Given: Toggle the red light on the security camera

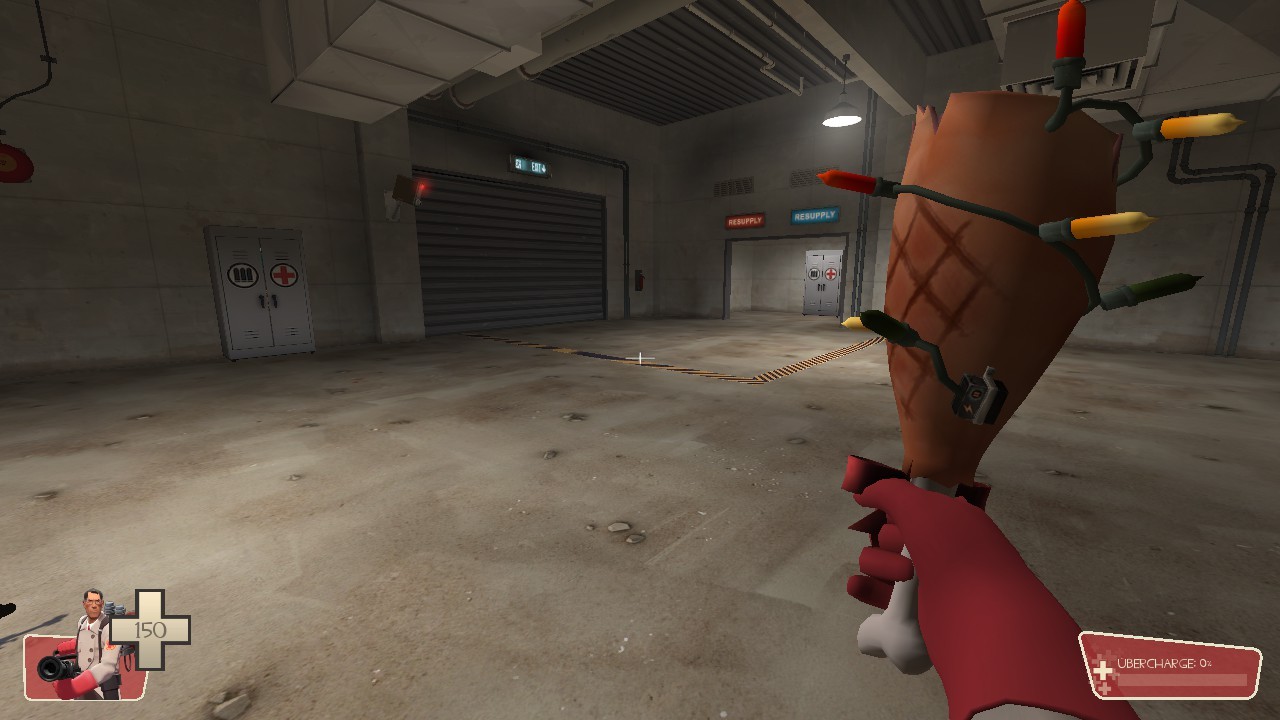Looking at the screenshot, I should (x=422, y=187).
